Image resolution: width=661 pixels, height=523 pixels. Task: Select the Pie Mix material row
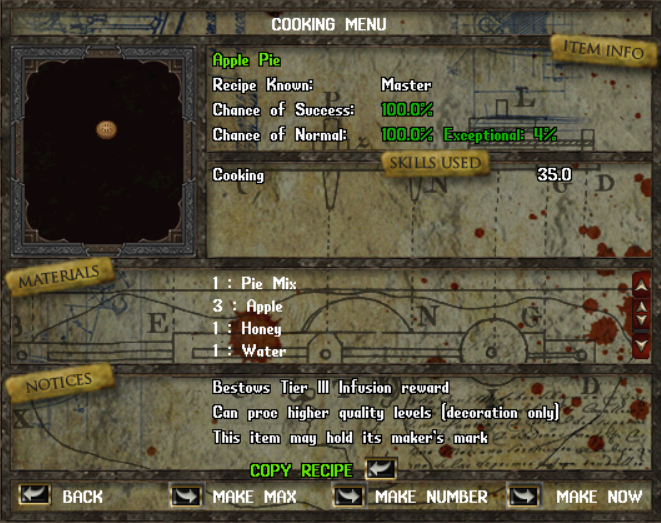254,284
